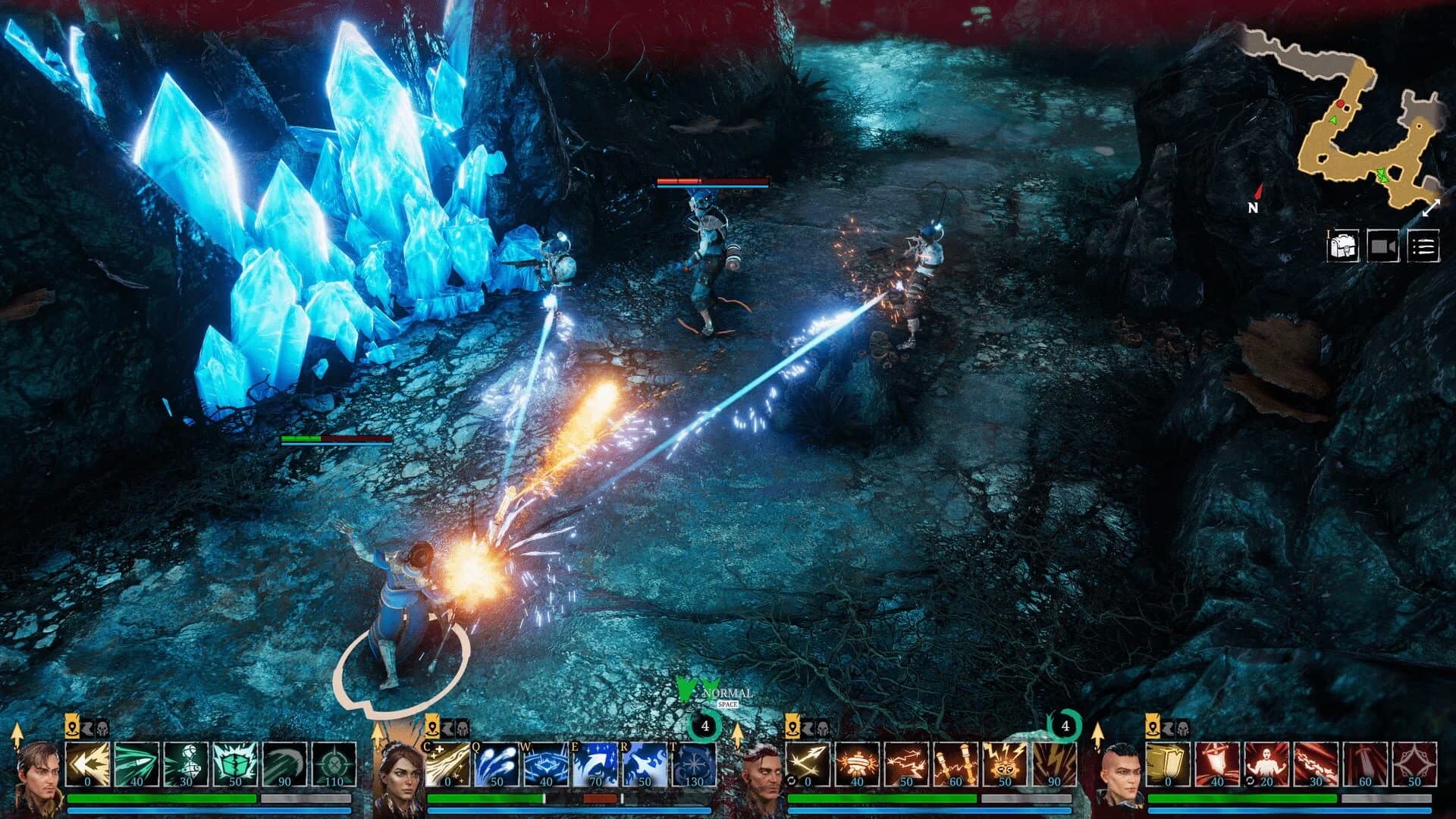Cast the mage's Q frost missiles spell
This screenshot has width=1456, height=819.
coord(495,764)
